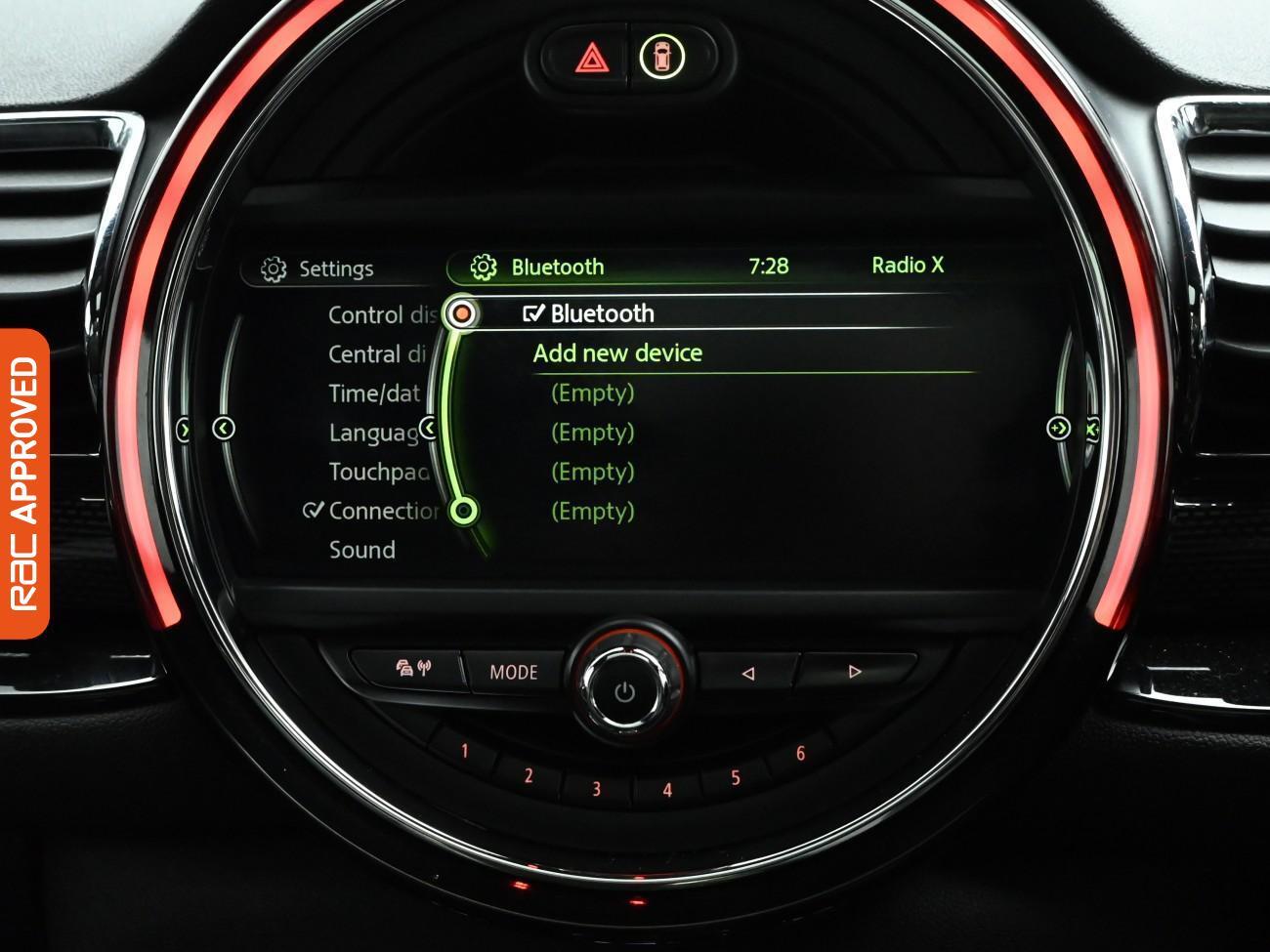Viewport: 1270px width, 952px height.
Task: Click the Bluetooth header gear icon
Action: 484,266
